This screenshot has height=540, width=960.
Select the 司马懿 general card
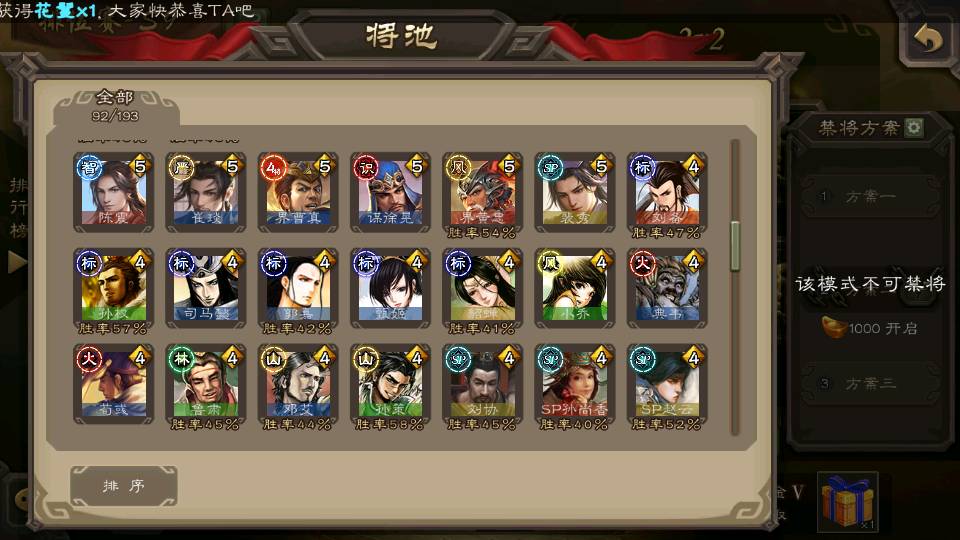pos(205,287)
